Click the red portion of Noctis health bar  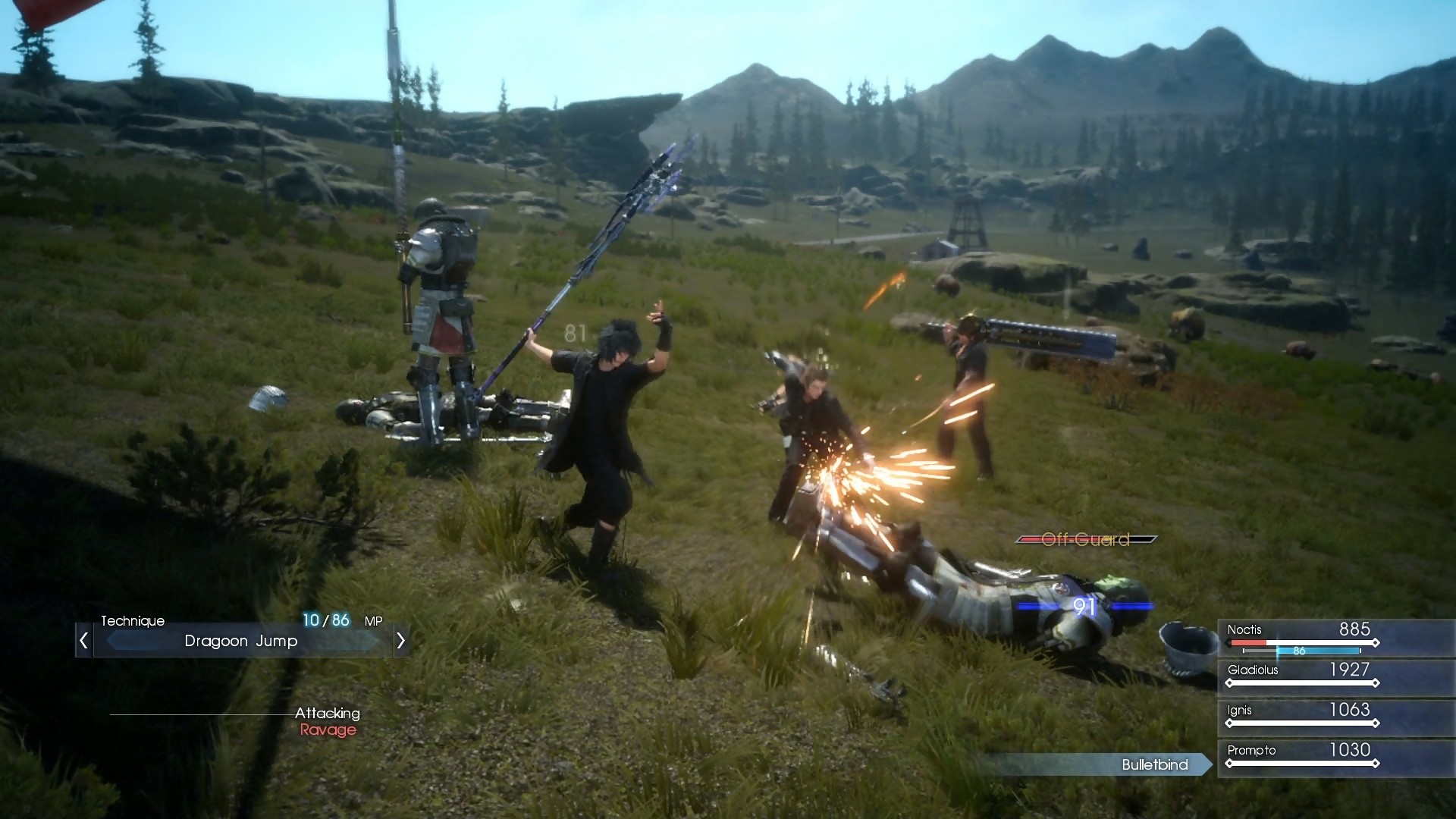click(1249, 642)
